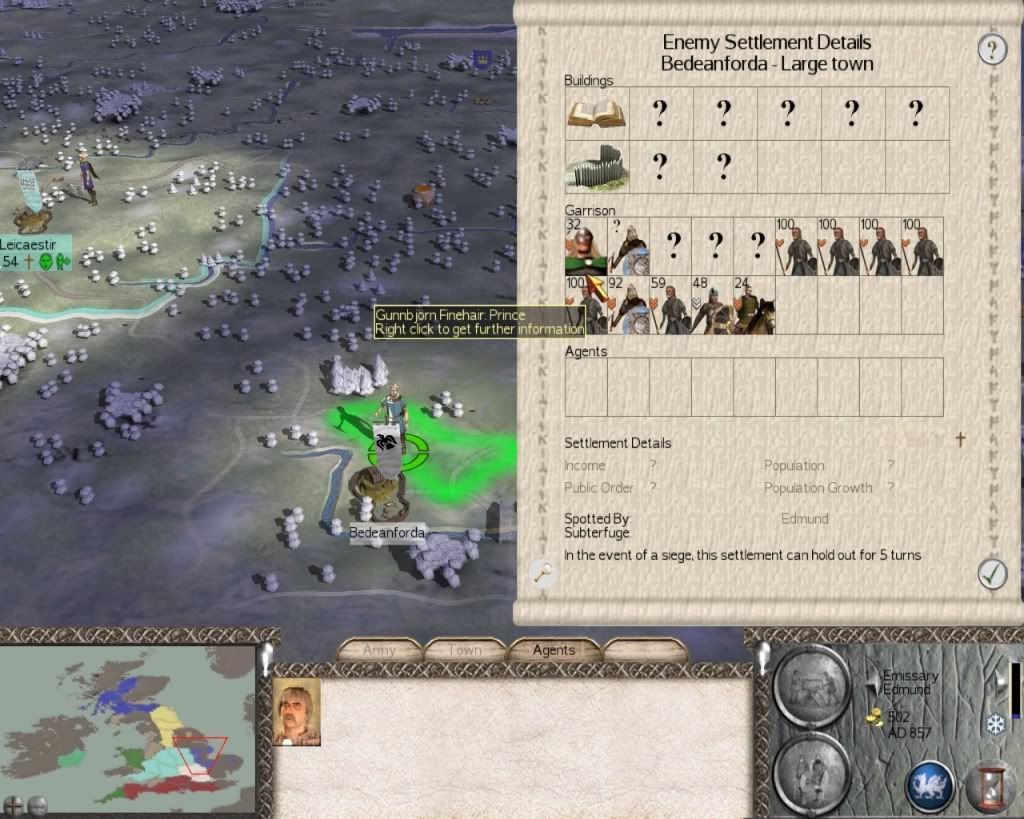Screen dimensions: 1024x819
Task: Click the magnifying glass locate icon
Action: 543,572
